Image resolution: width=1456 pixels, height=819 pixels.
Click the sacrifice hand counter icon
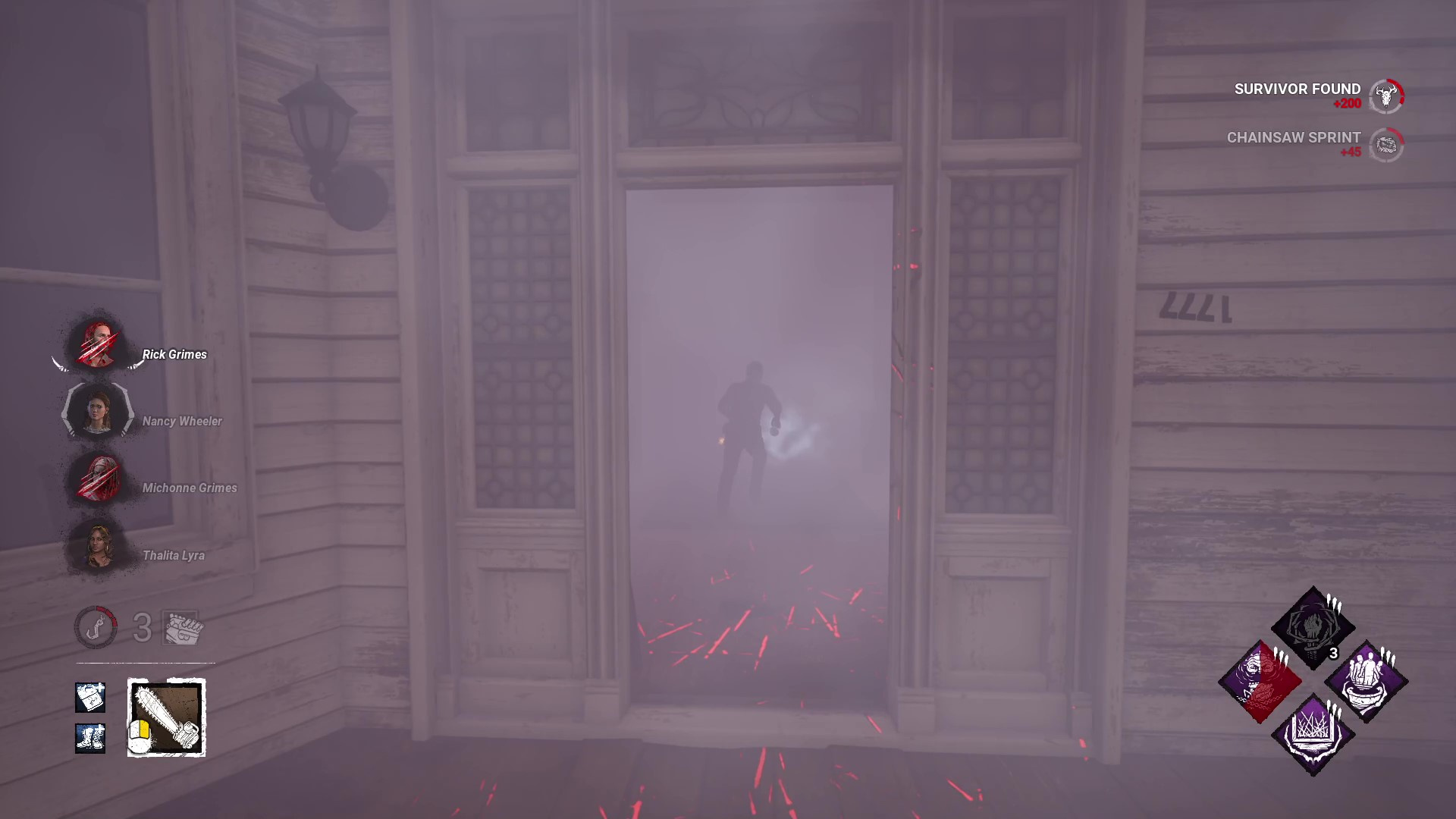point(182,628)
